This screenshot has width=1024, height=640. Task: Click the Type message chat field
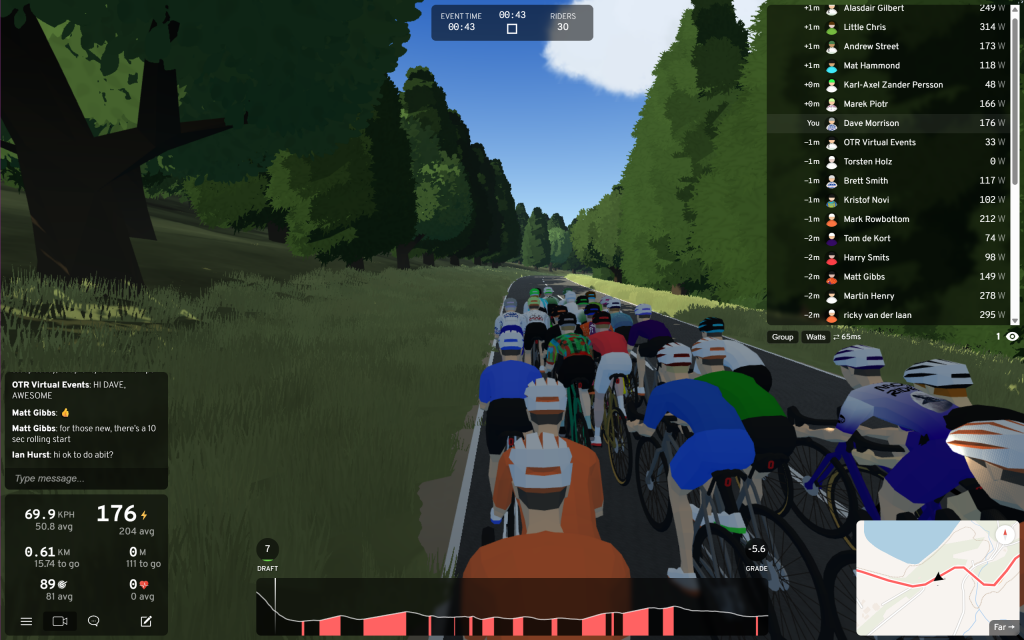(x=86, y=478)
